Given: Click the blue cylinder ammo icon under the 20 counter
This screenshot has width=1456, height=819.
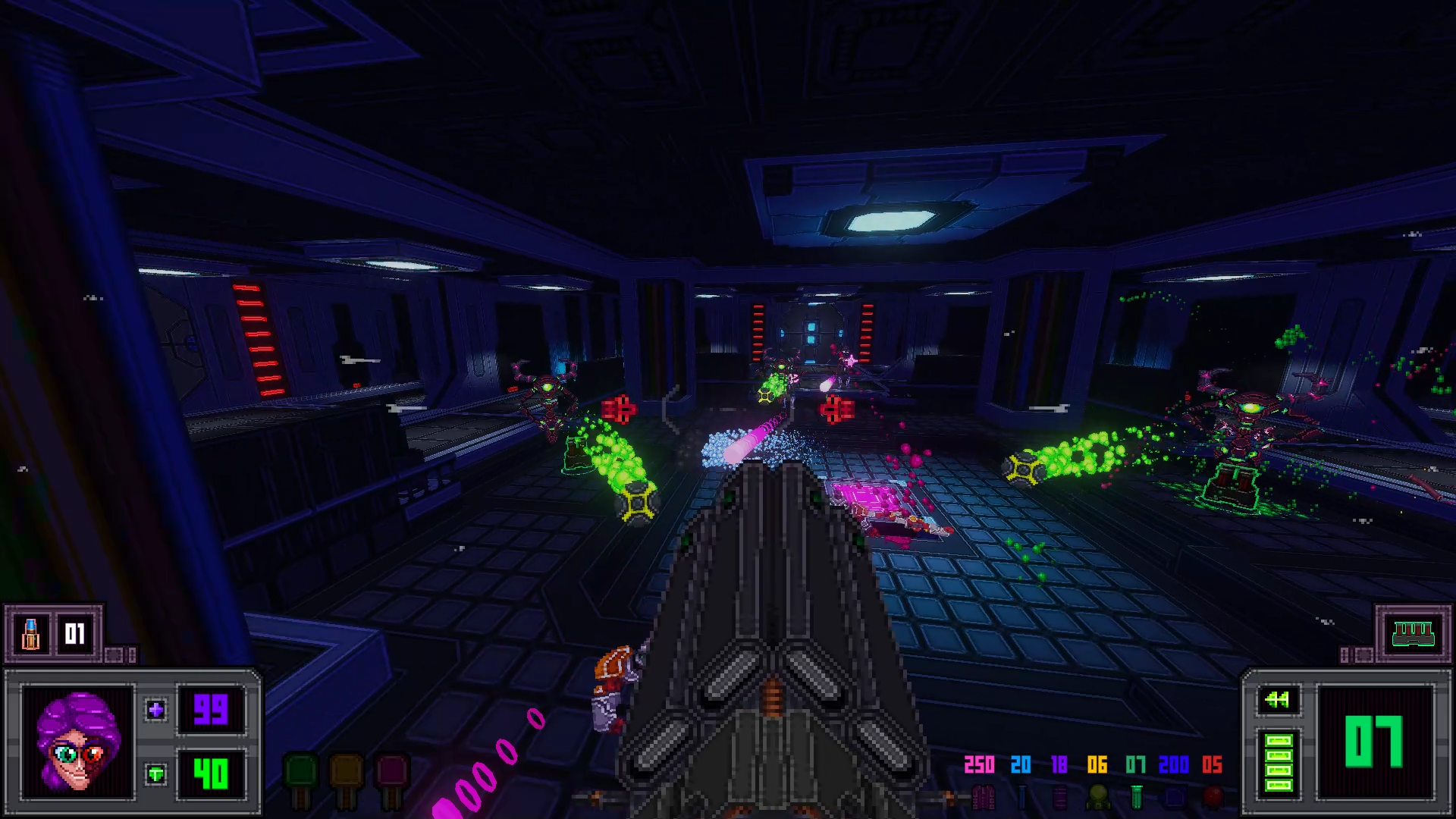Looking at the screenshot, I should pyautogui.click(x=1022, y=796).
